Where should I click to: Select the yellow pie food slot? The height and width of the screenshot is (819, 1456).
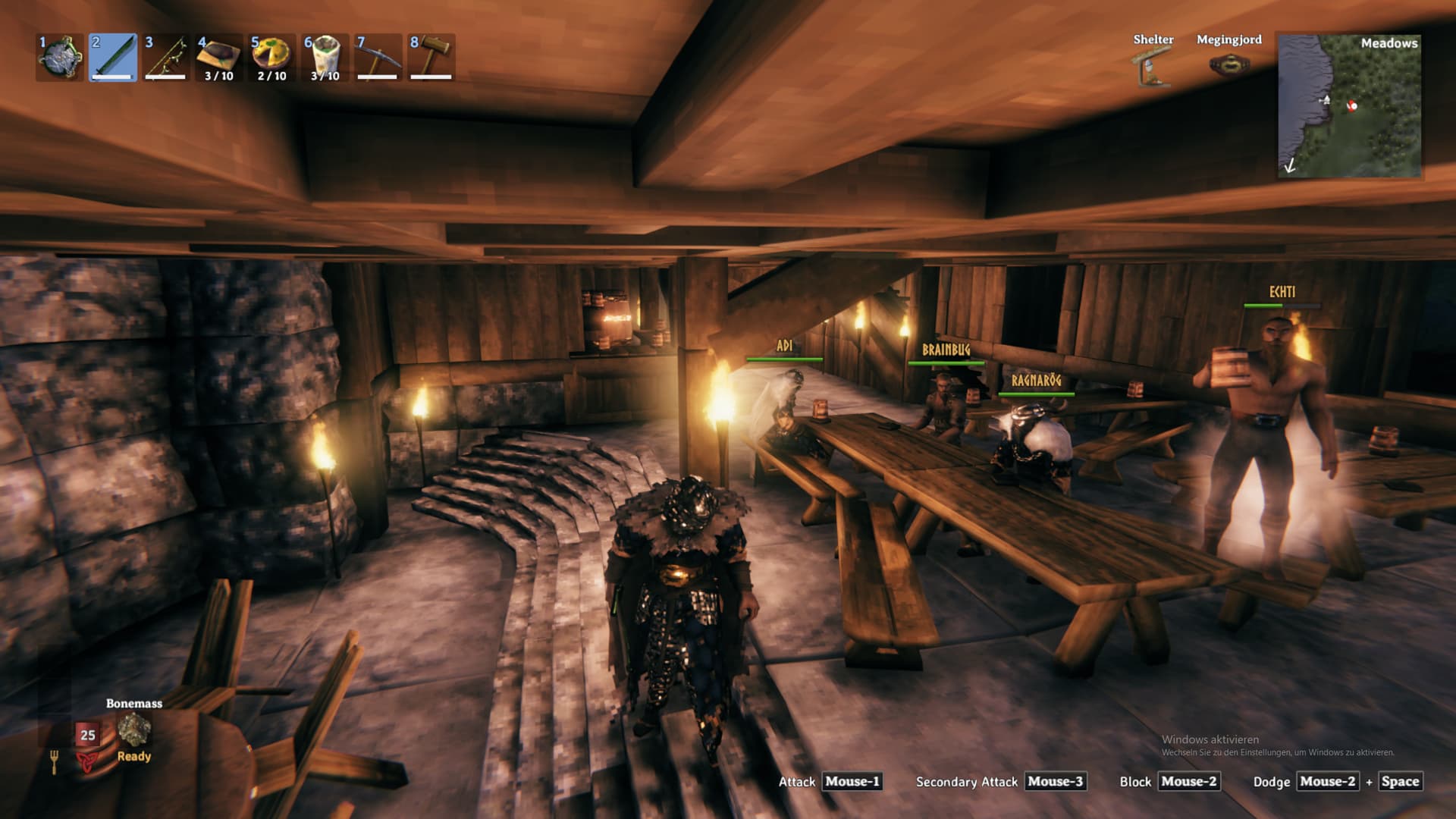click(x=272, y=58)
